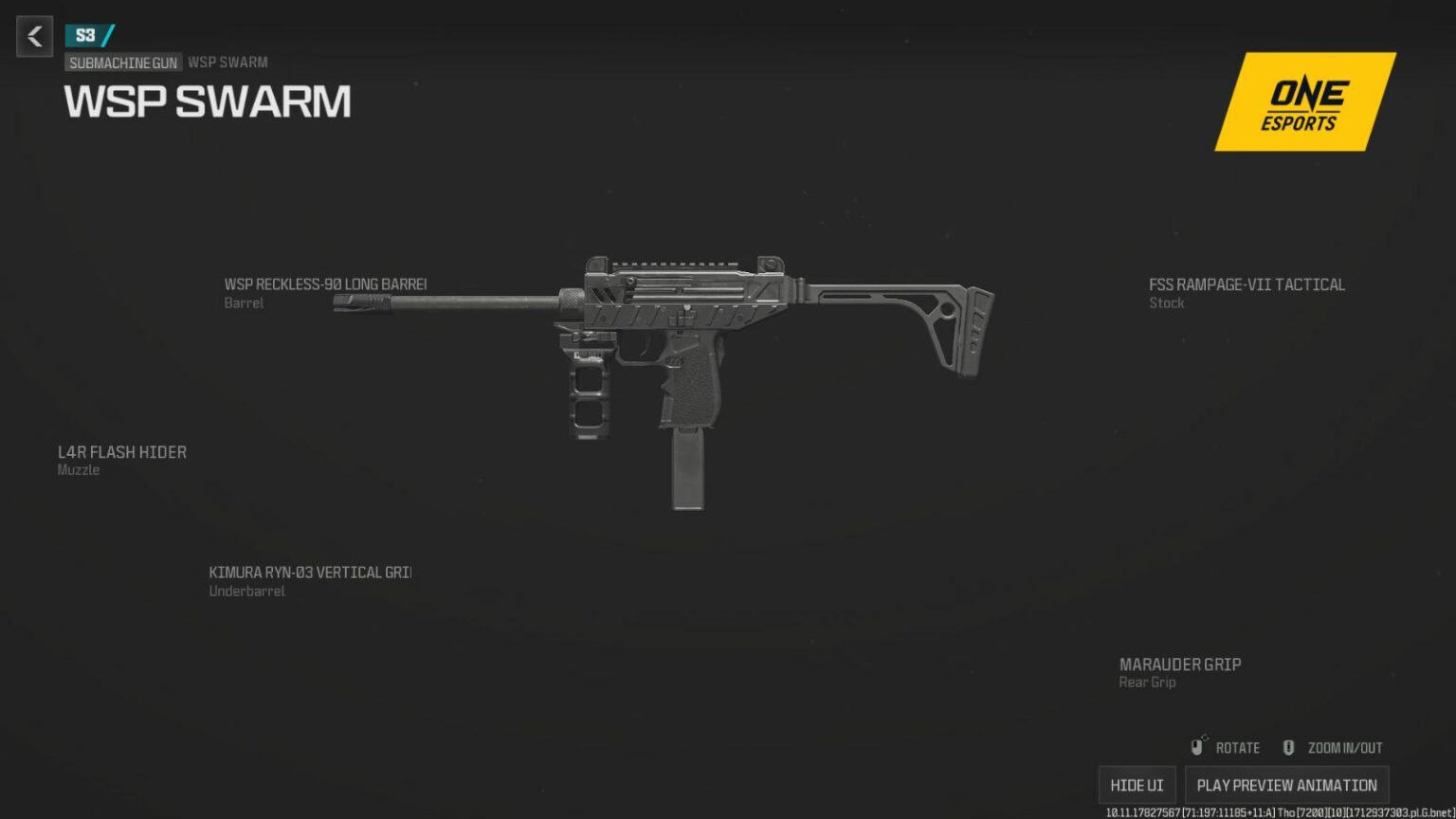Image resolution: width=1456 pixels, height=819 pixels.
Task: Play the preview animation
Action: pos(1286,784)
